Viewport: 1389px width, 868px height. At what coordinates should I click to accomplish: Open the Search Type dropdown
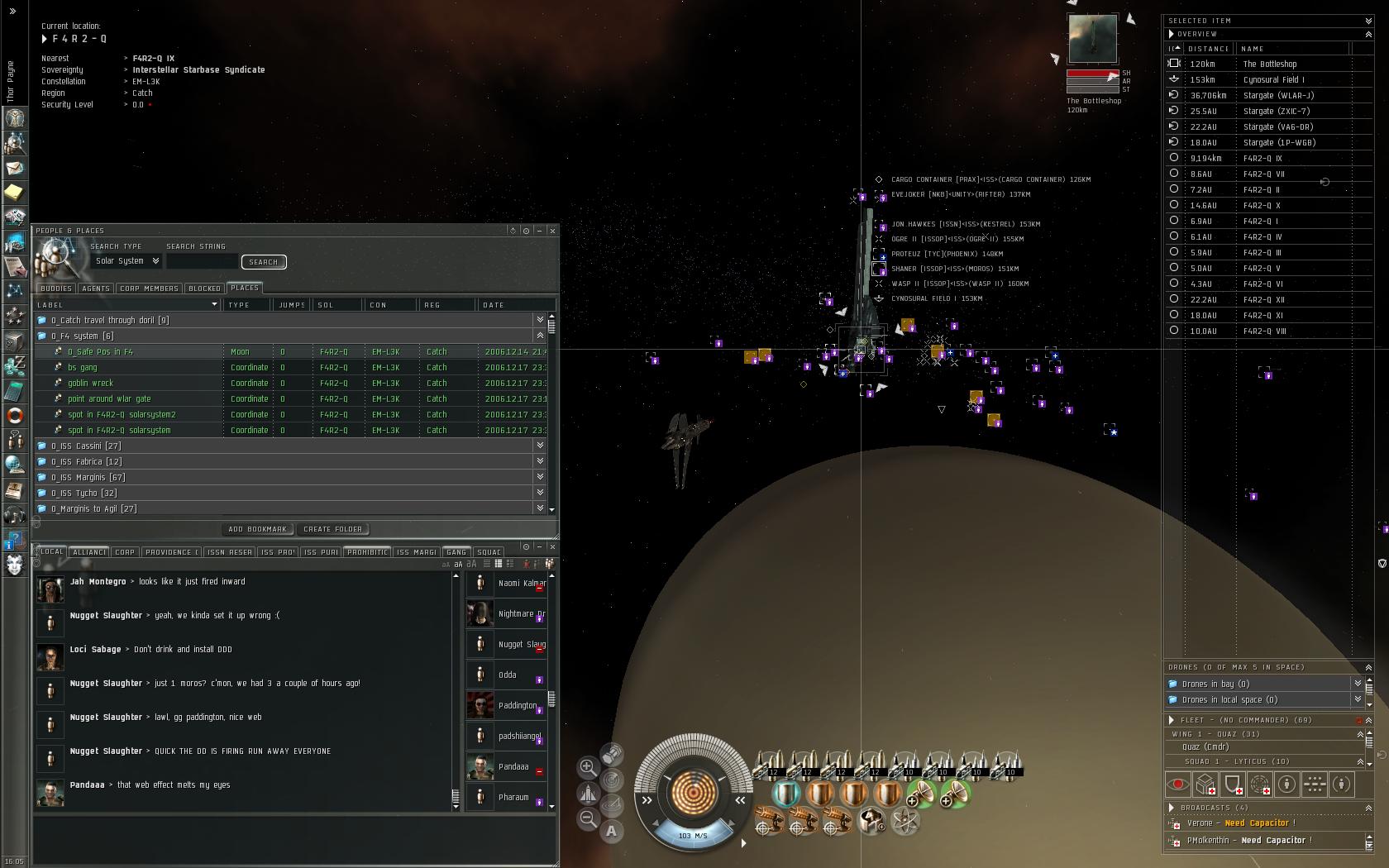[x=127, y=261]
